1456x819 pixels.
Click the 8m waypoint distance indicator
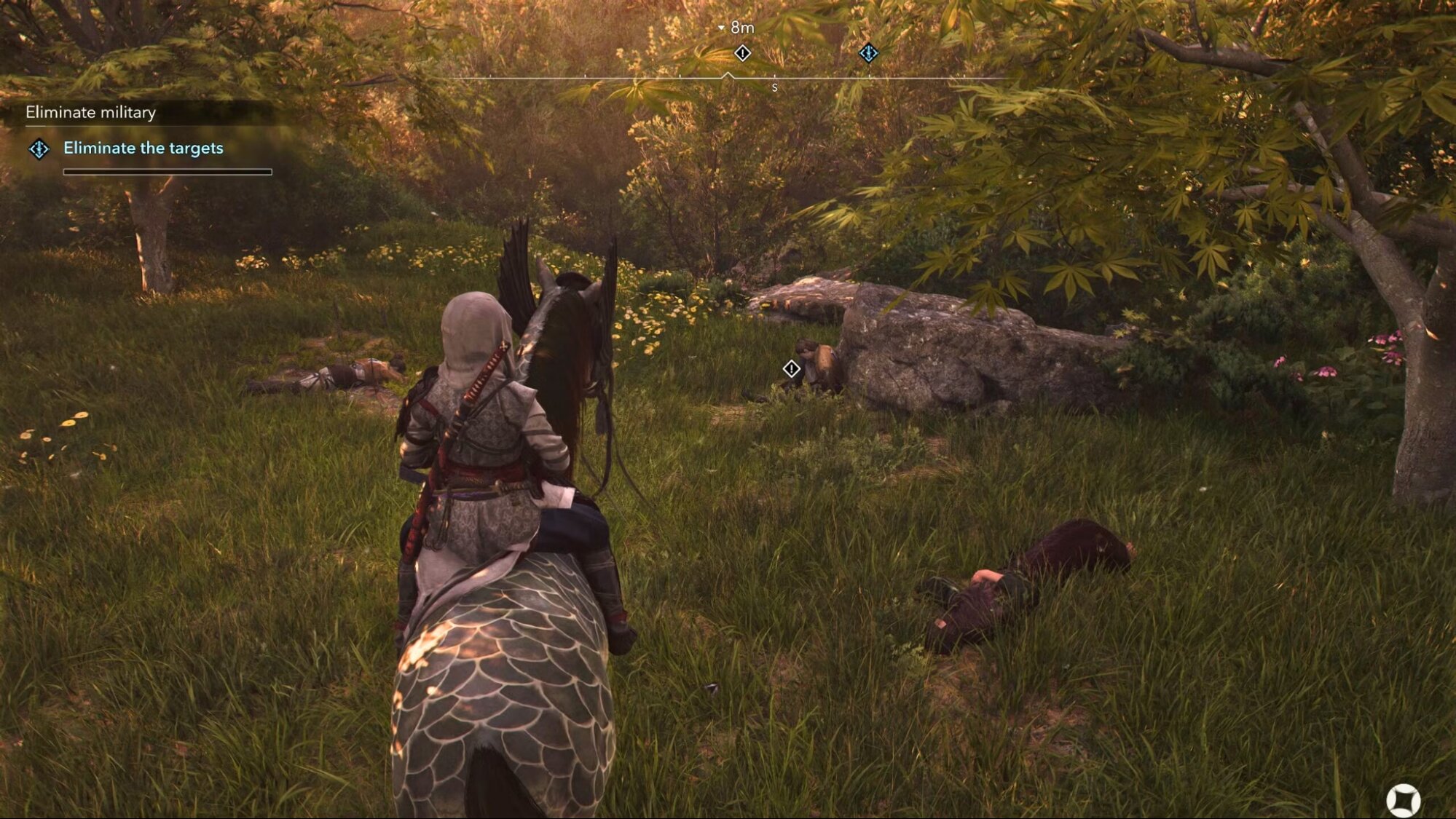point(739,28)
